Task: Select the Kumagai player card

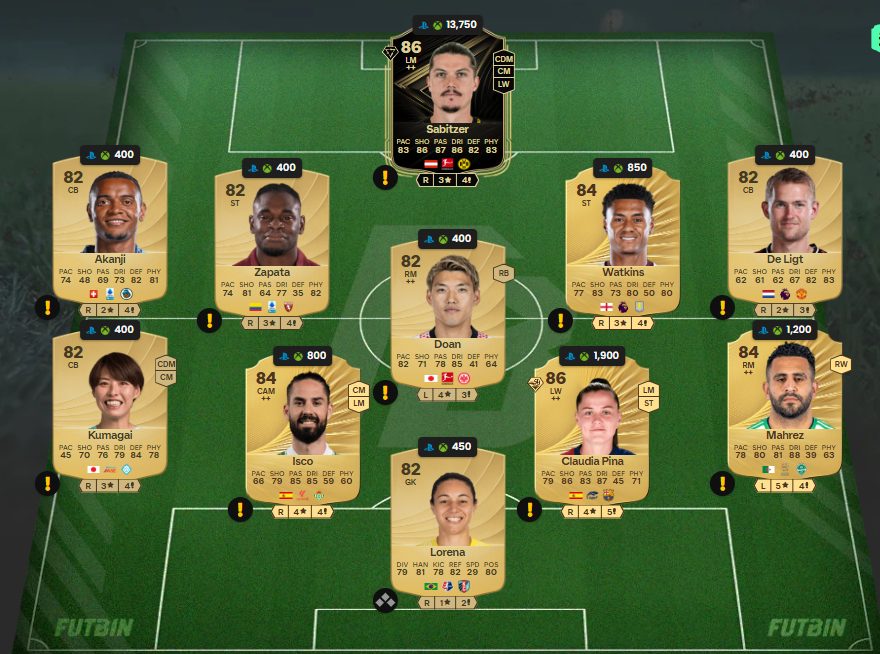Action: (x=110, y=405)
